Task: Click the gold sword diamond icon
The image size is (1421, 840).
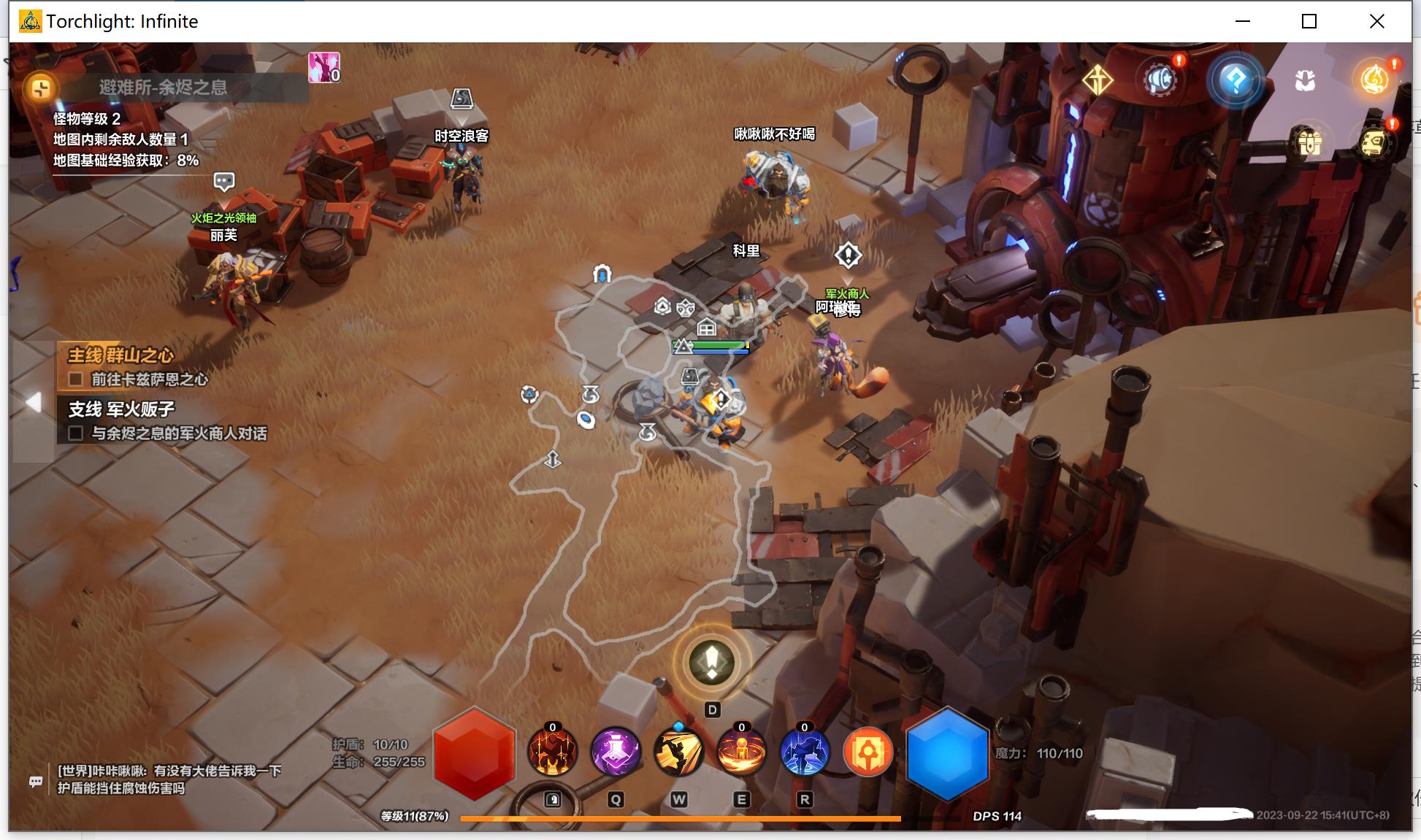Action: pyautogui.click(x=1097, y=80)
